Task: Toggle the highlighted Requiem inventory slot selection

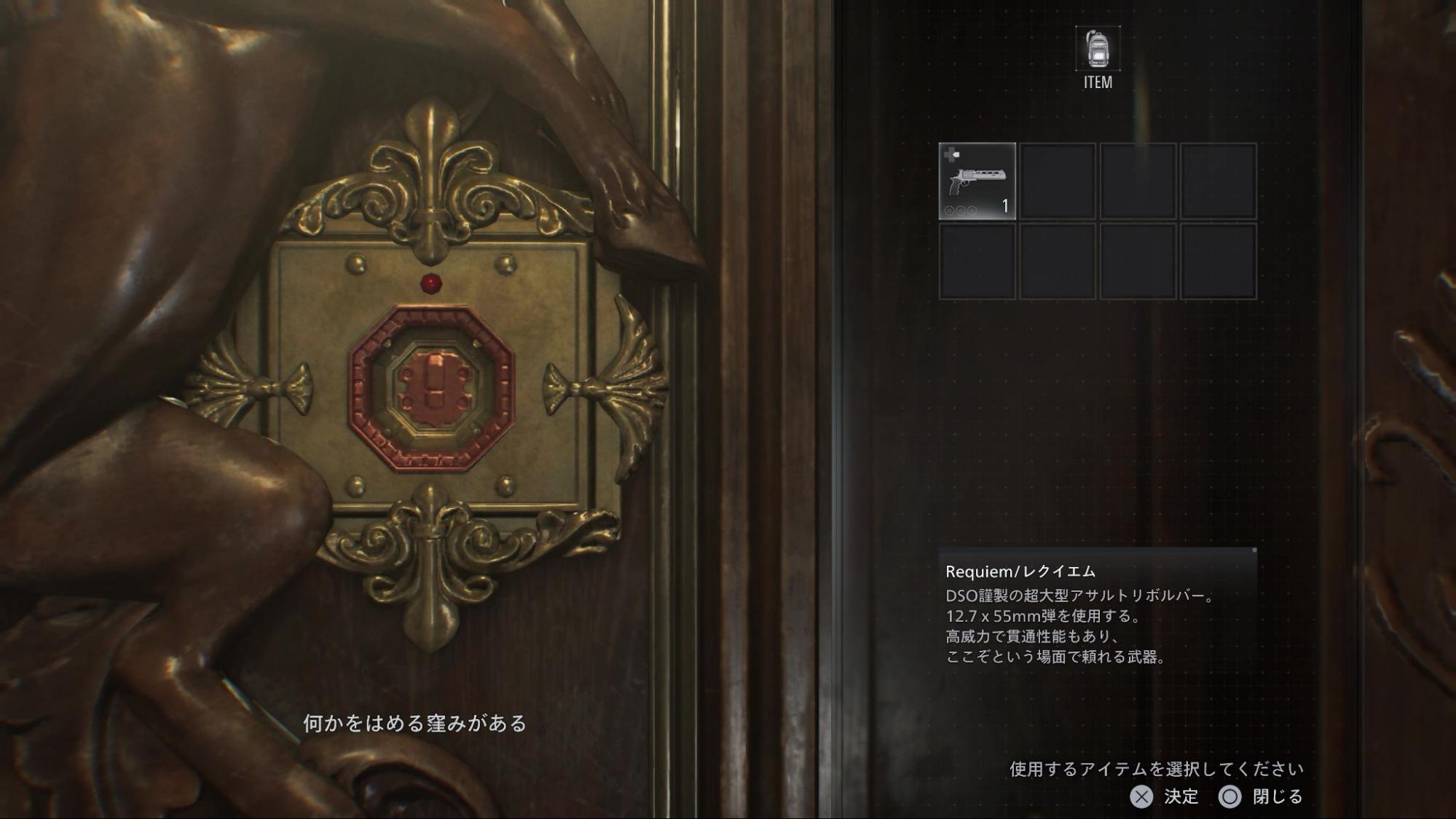Action: (979, 181)
